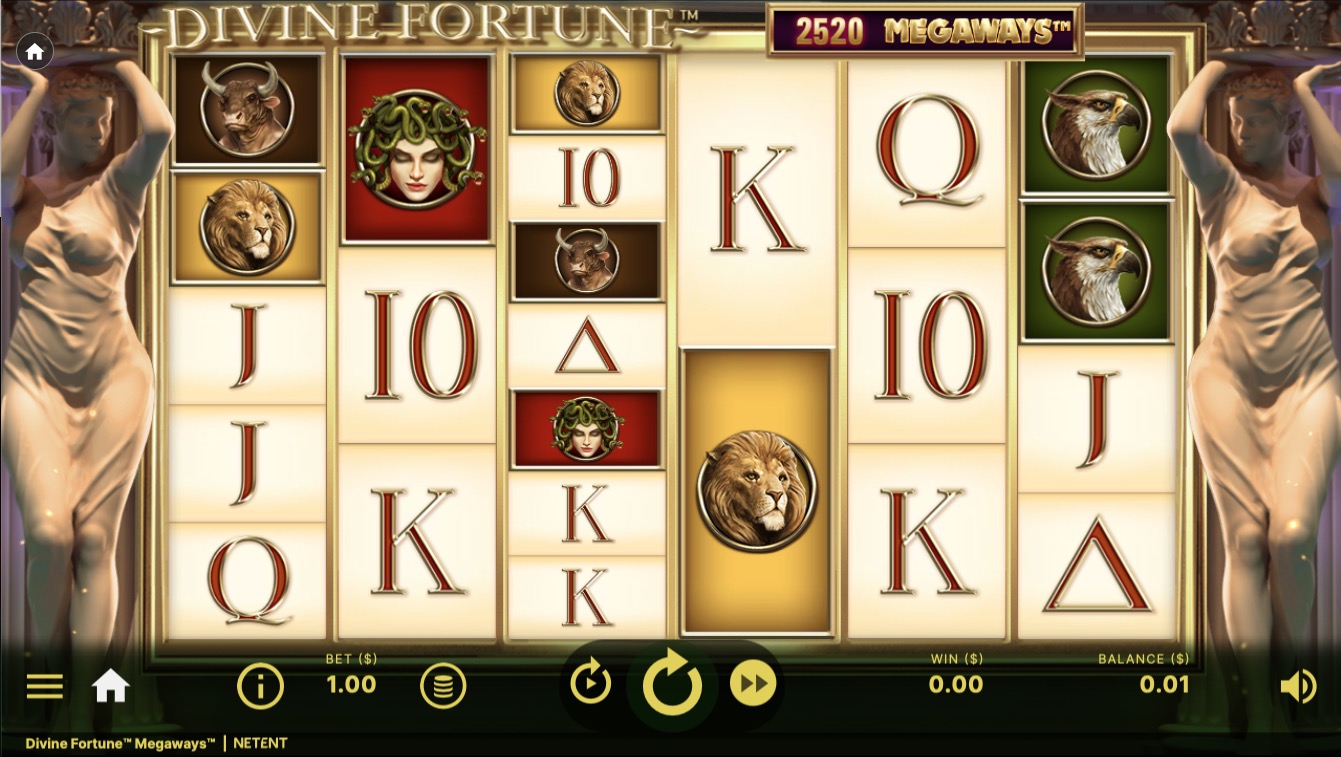
Task: Spin the reels with the main spin button
Action: click(x=672, y=686)
